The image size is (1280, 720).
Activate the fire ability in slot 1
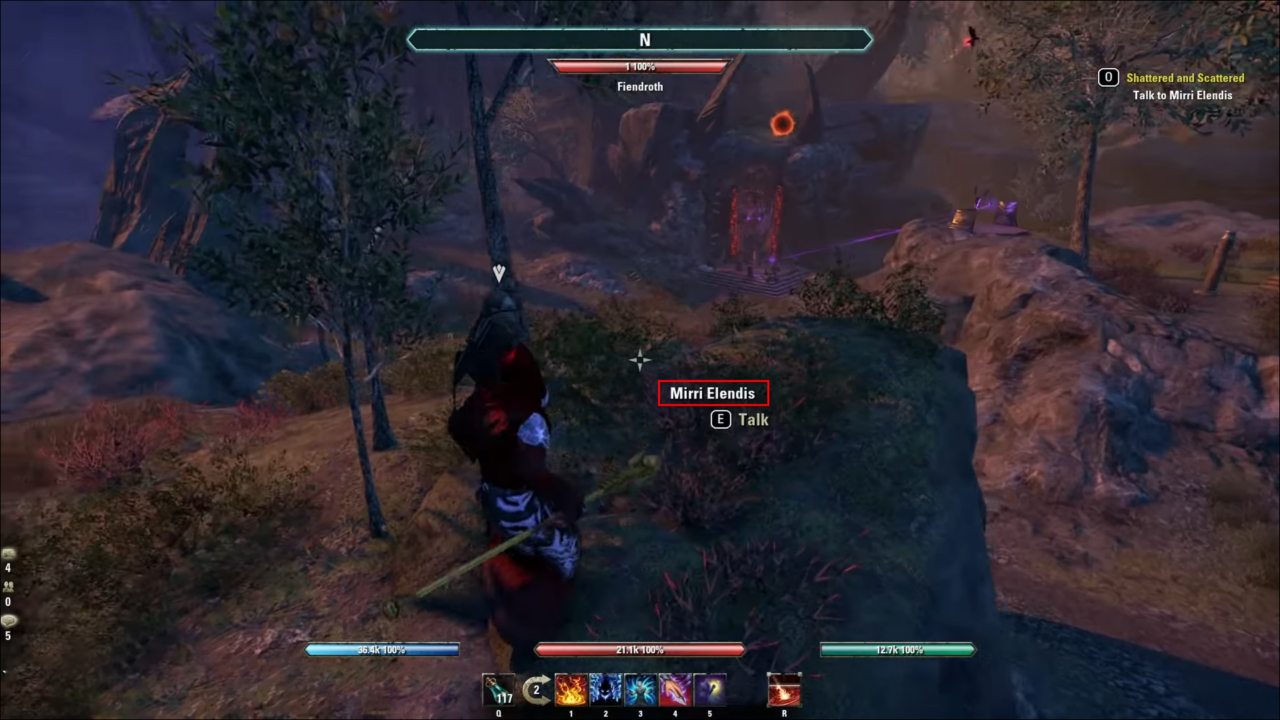pos(571,690)
